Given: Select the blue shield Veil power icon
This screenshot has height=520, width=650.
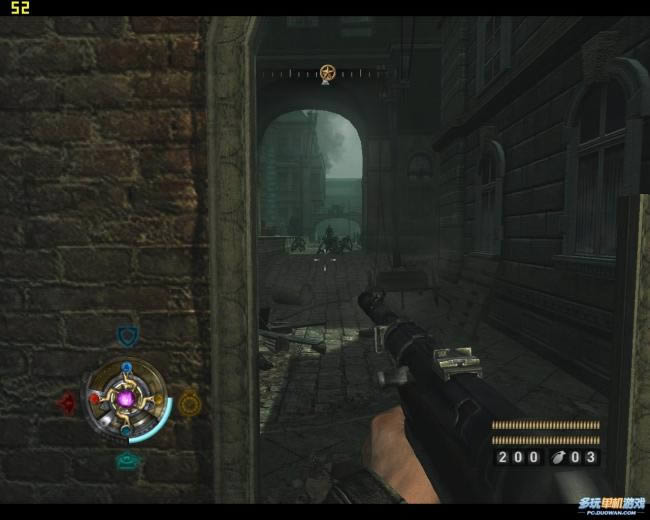Looking at the screenshot, I should click(127, 336).
